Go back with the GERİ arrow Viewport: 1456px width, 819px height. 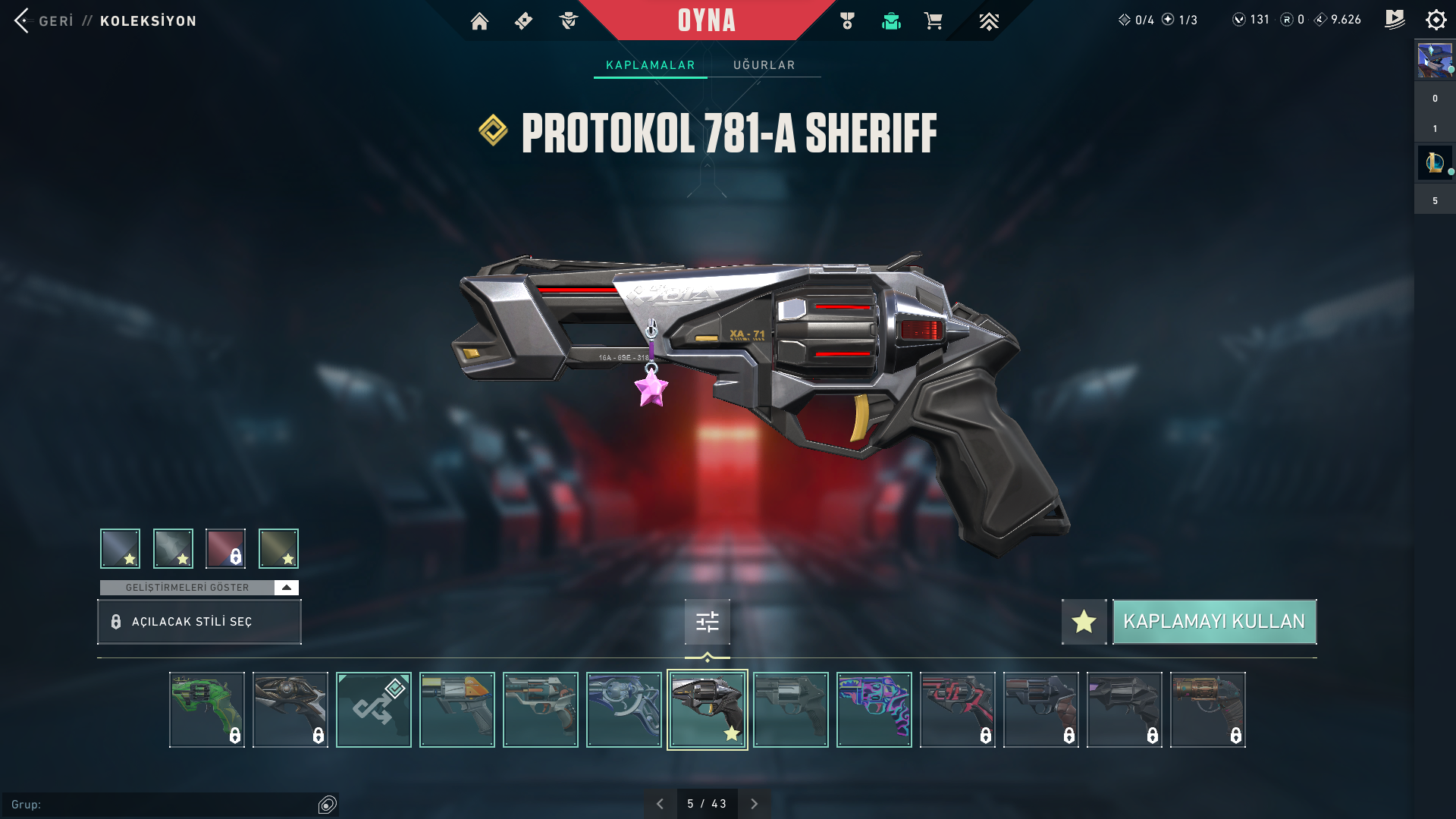point(23,20)
